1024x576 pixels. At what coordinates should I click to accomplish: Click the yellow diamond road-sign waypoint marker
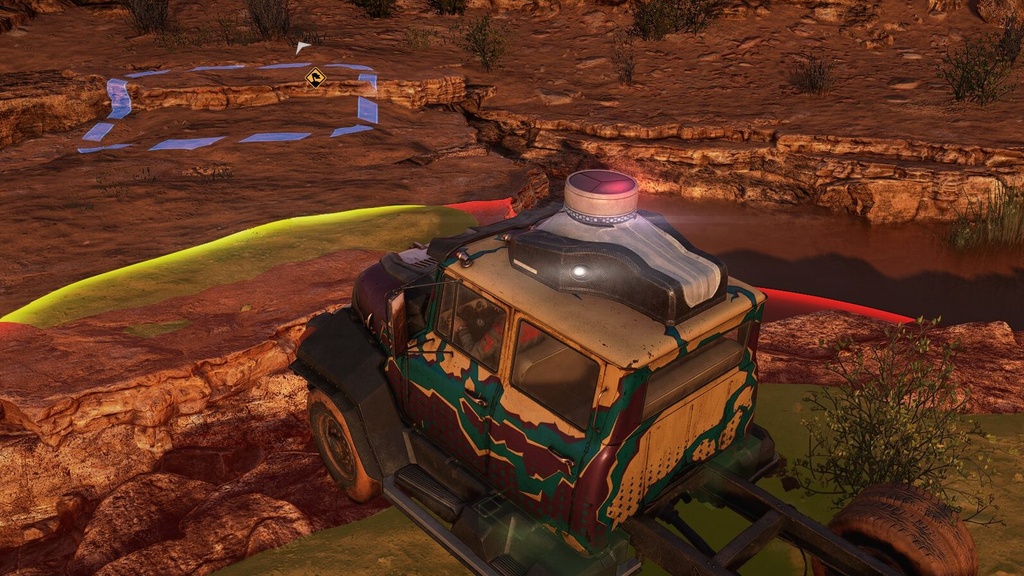[316, 77]
